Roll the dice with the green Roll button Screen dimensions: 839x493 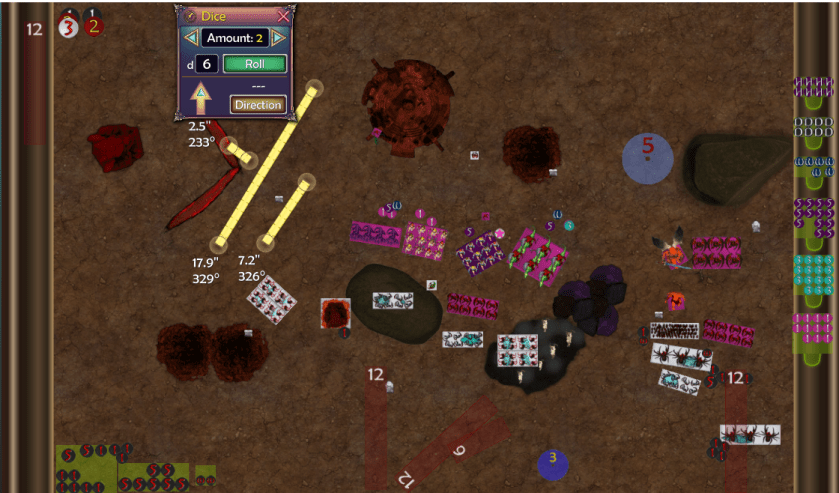[x=255, y=64]
